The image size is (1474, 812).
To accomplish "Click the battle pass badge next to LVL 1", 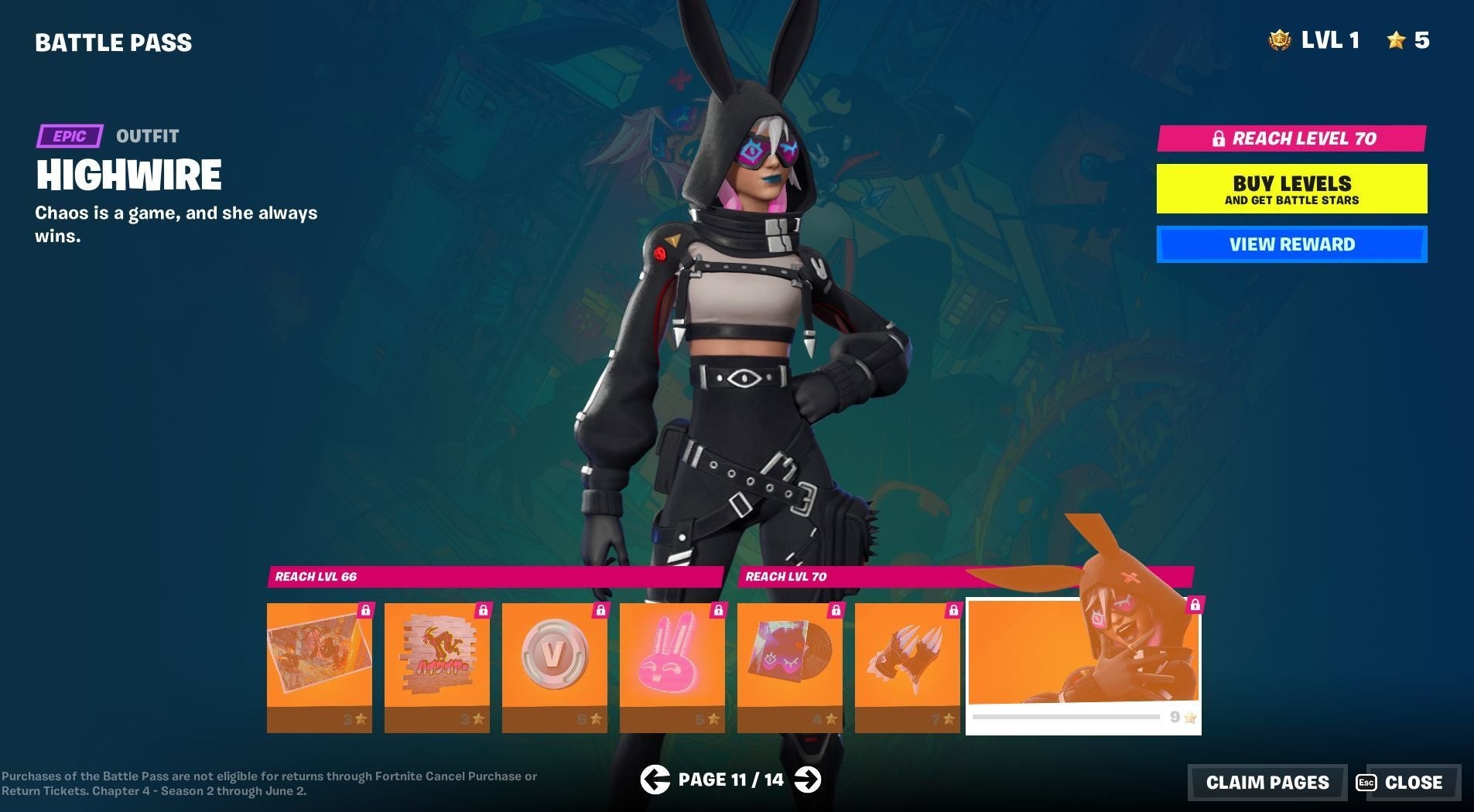I will (1280, 39).
